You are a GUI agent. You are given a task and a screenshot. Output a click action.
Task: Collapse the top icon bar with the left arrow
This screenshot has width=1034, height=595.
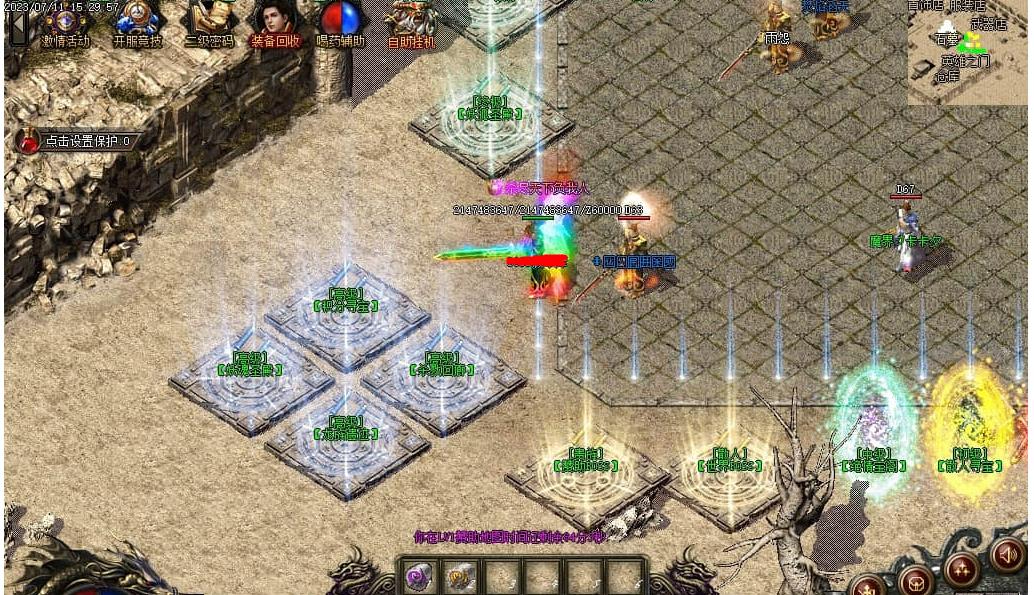[x=18, y=26]
